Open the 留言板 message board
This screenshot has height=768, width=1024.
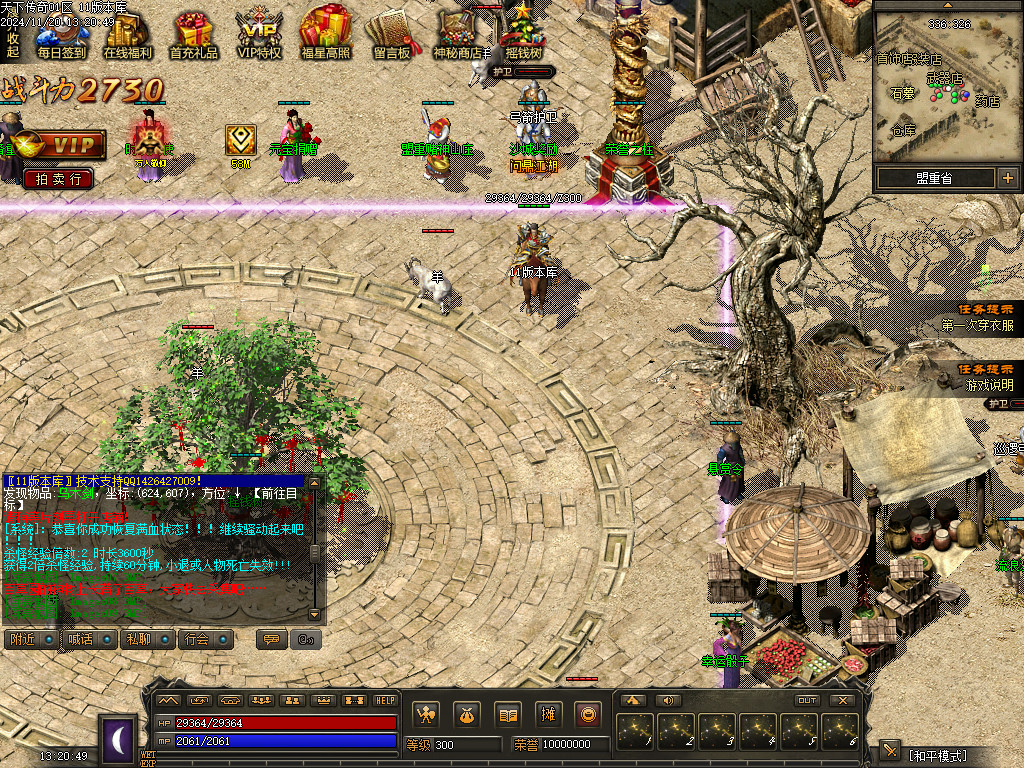pos(392,35)
